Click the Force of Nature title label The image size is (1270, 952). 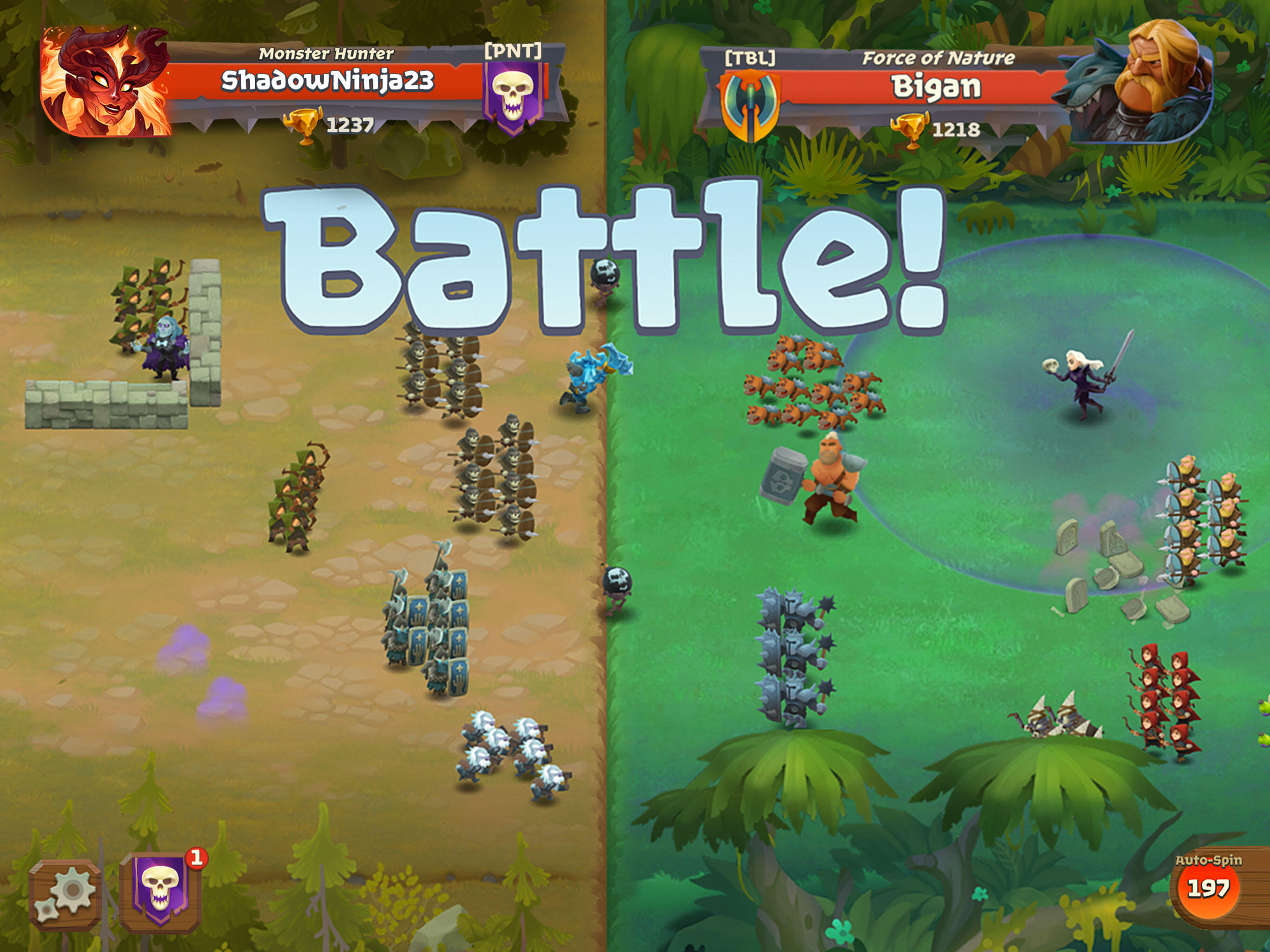[x=939, y=58]
